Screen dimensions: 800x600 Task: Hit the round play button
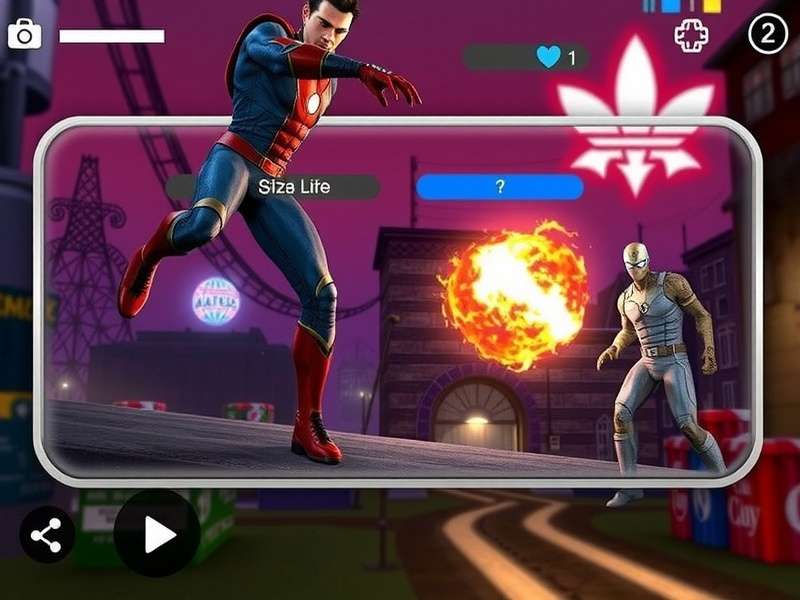click(x=157, y=534)
